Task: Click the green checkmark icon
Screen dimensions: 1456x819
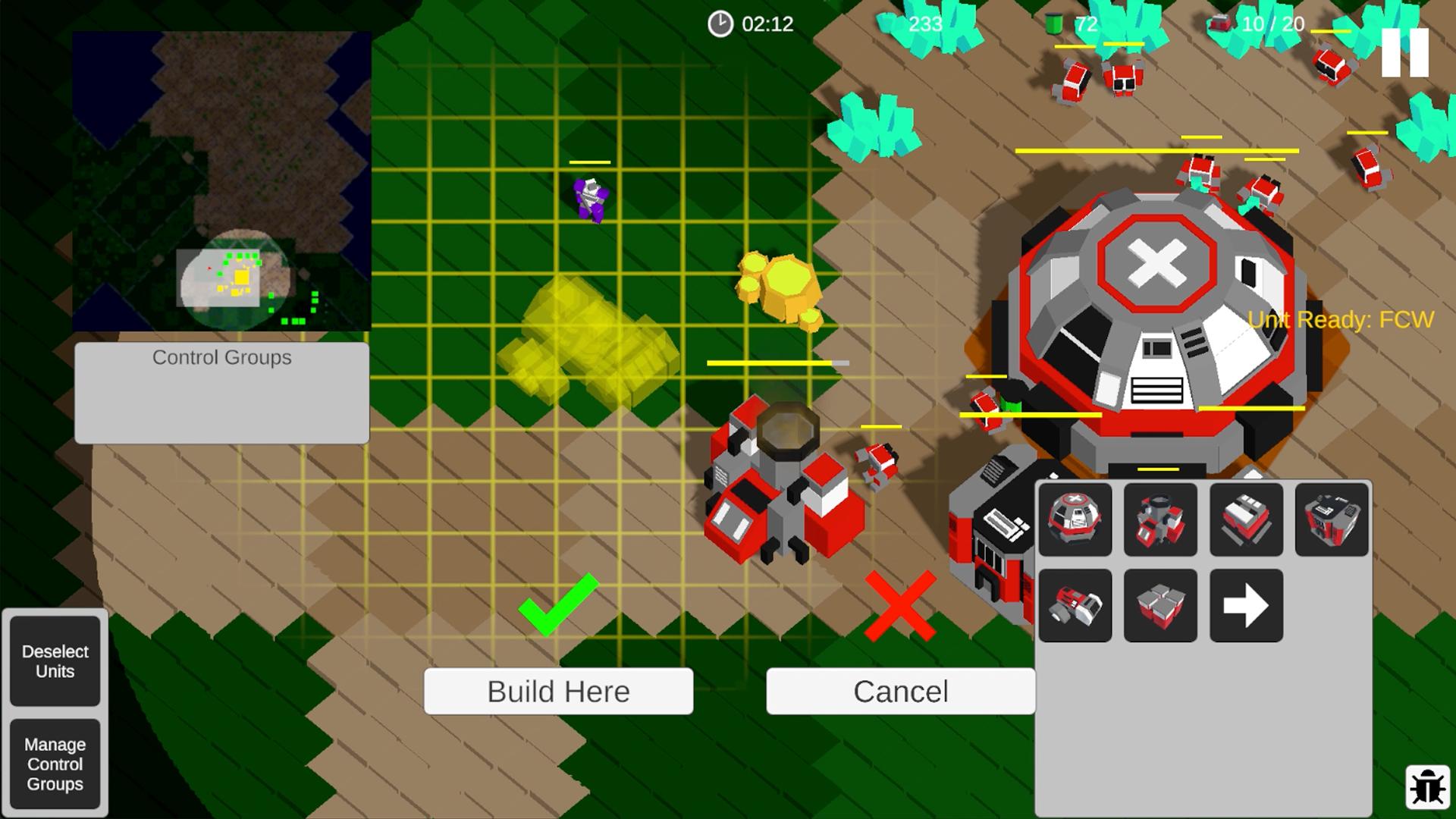Action: tap(558, 604)
